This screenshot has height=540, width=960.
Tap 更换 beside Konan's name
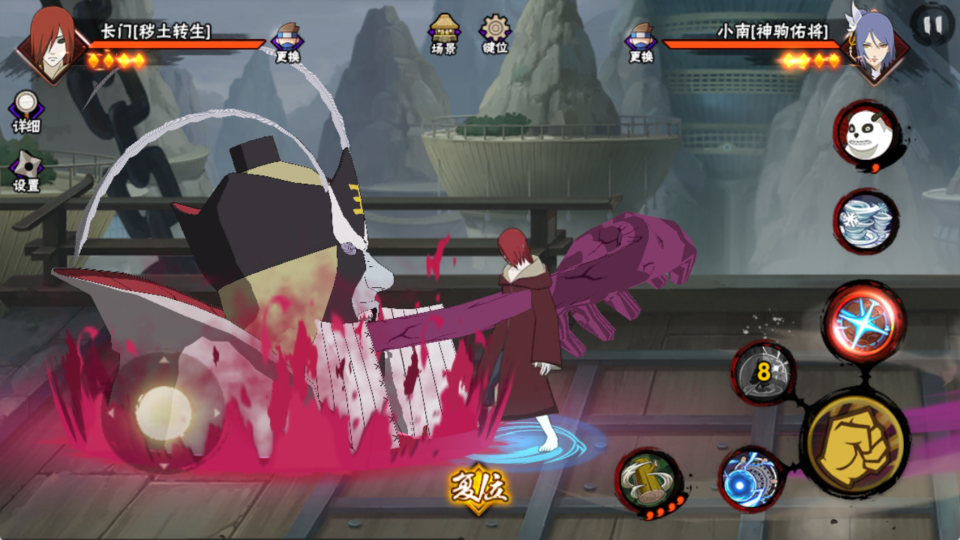point(641,42)
